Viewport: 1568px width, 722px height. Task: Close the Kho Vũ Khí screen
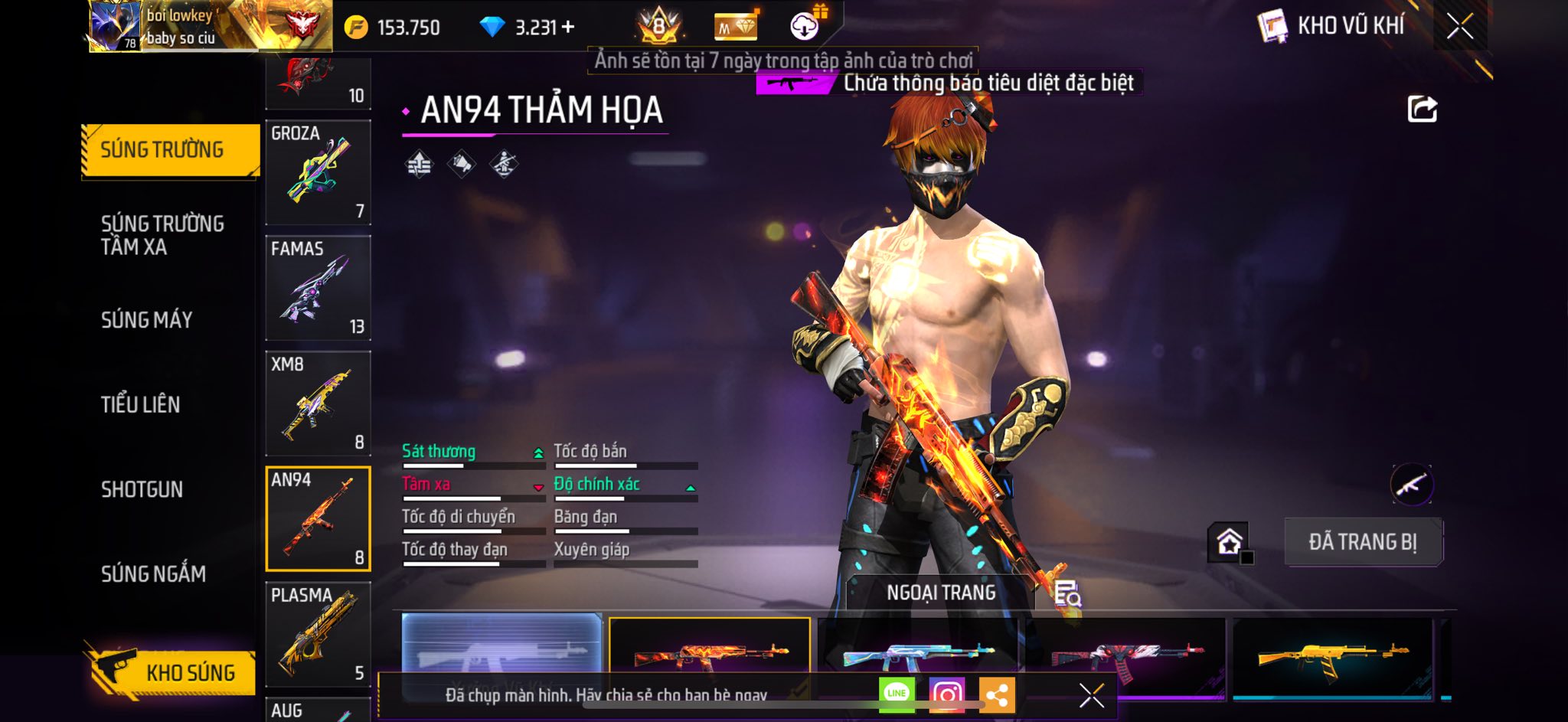pyautogui.click(x=1459, y=27)
